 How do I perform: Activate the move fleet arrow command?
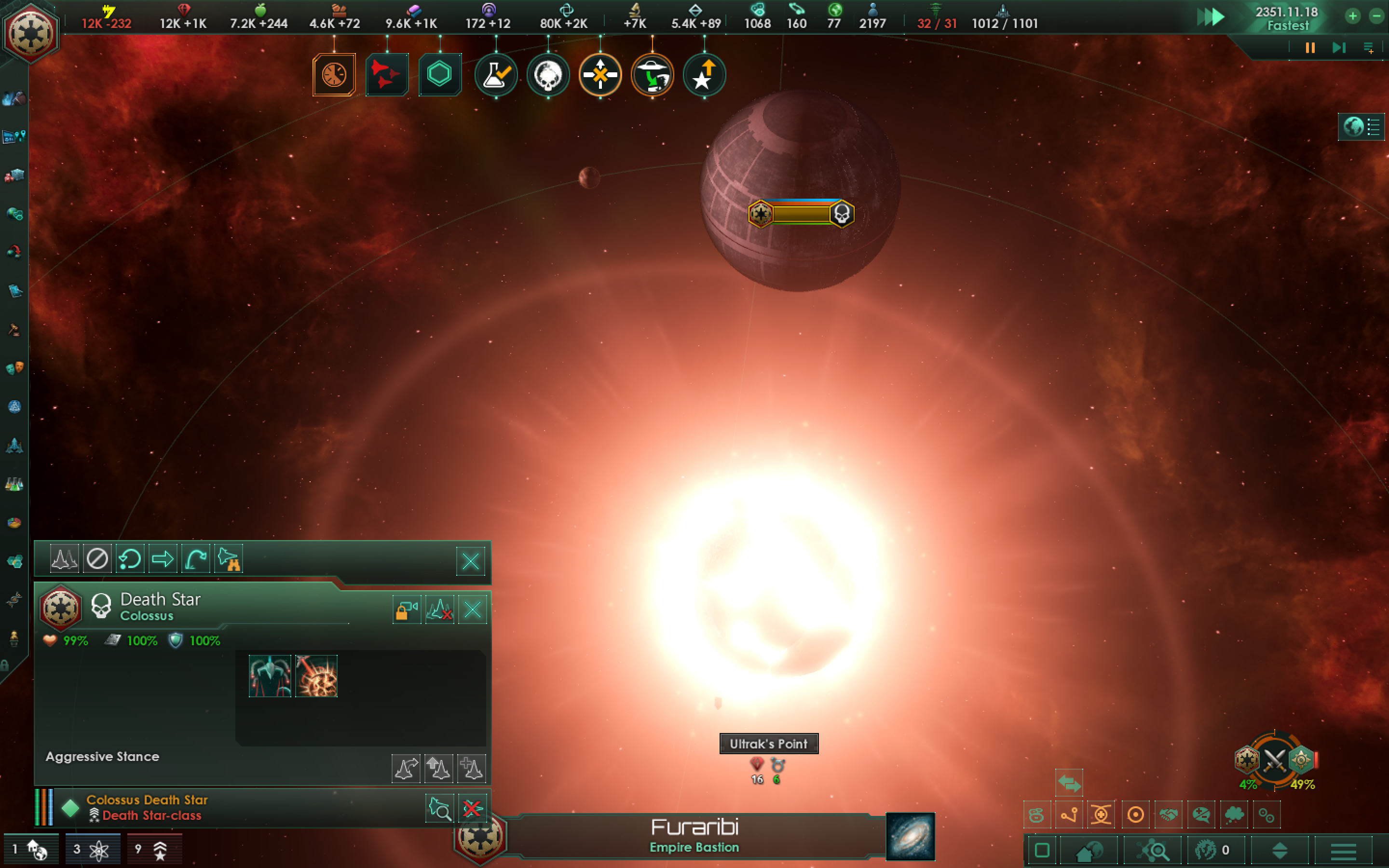coord(163,558)
